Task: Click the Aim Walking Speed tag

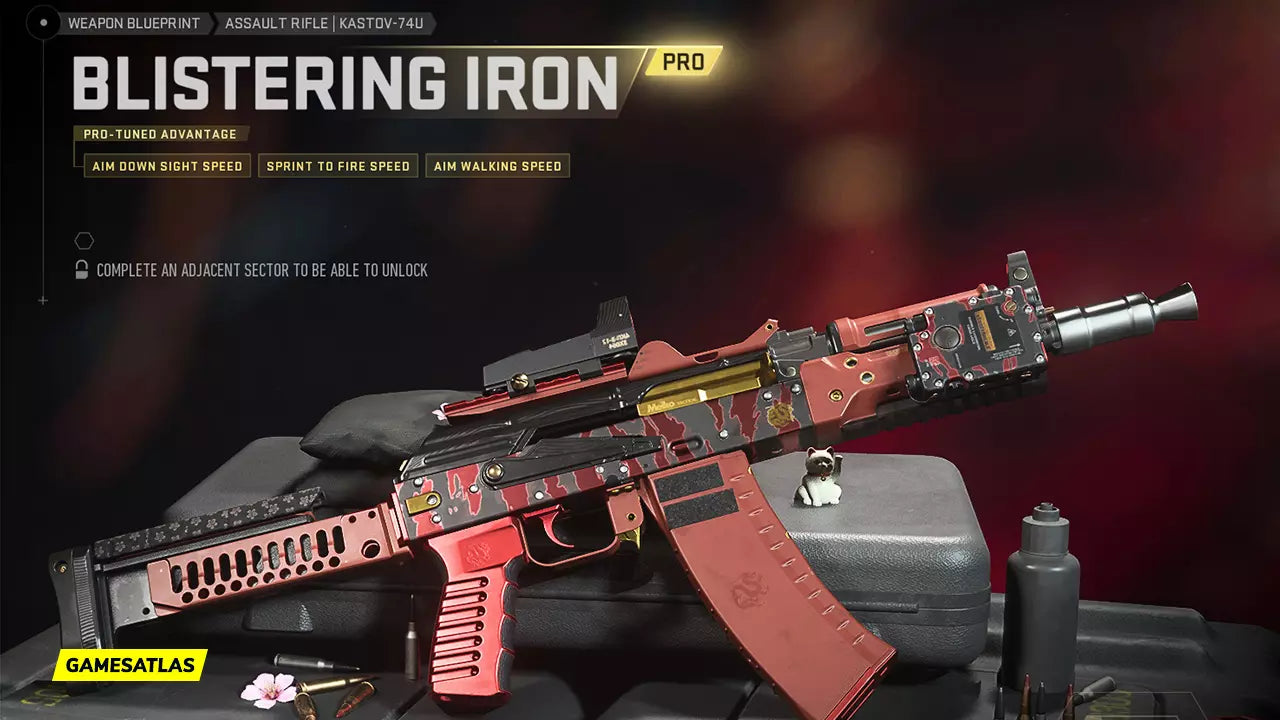Action: [497, 166]
